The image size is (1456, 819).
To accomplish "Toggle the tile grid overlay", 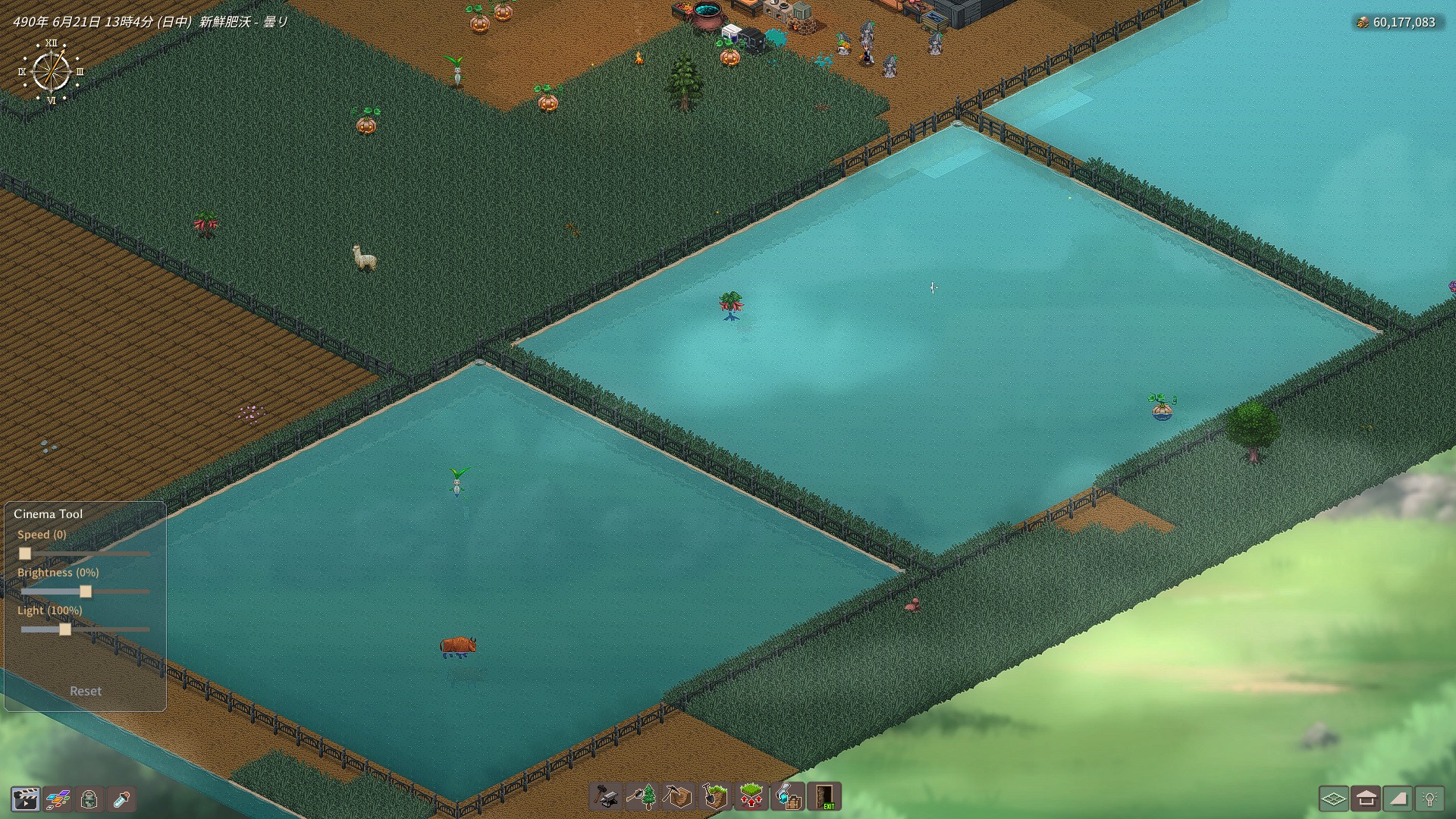I will coord(1333,799).
